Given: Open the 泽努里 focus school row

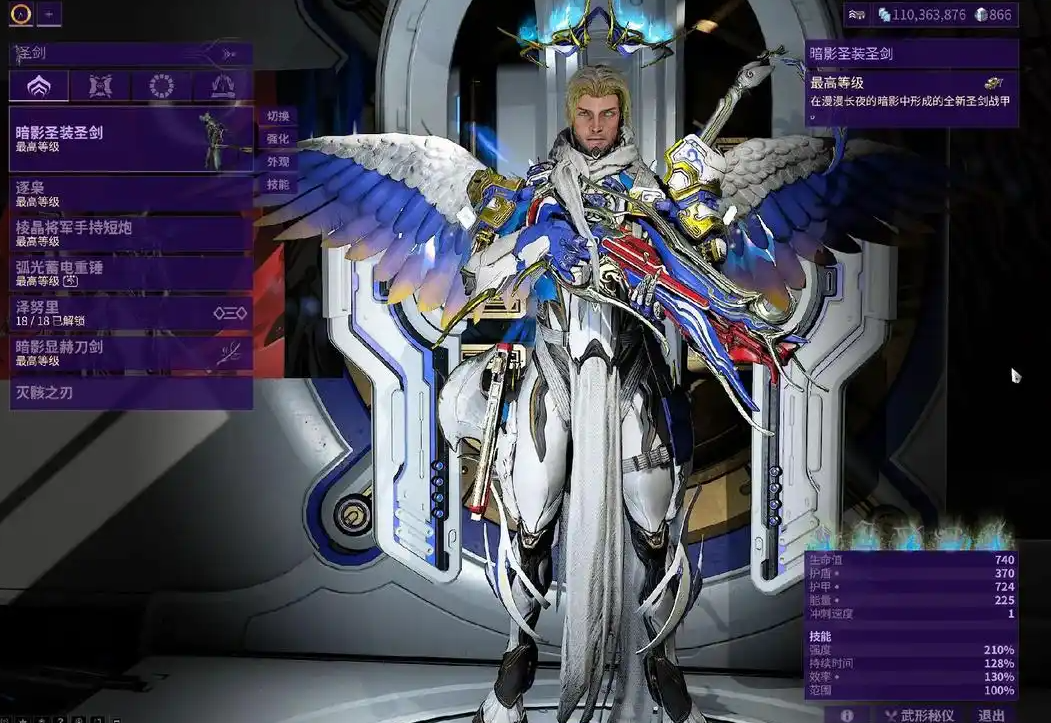Looking at the screenshot, I should click(x=130, y=313).
